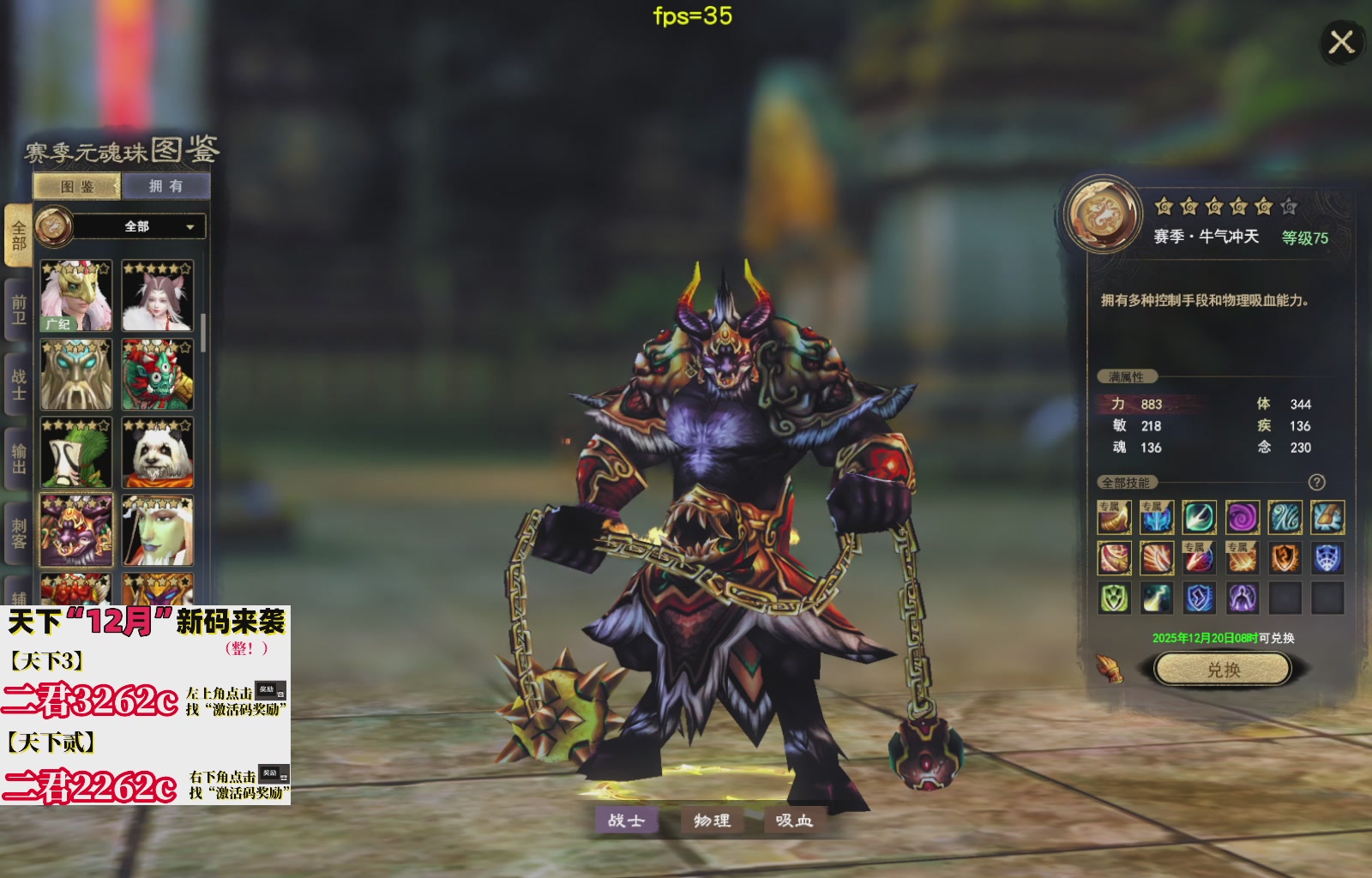The image size is (1372, 878).
Task: Select the red-green lion mask portrait
Action: click(158, 375)
